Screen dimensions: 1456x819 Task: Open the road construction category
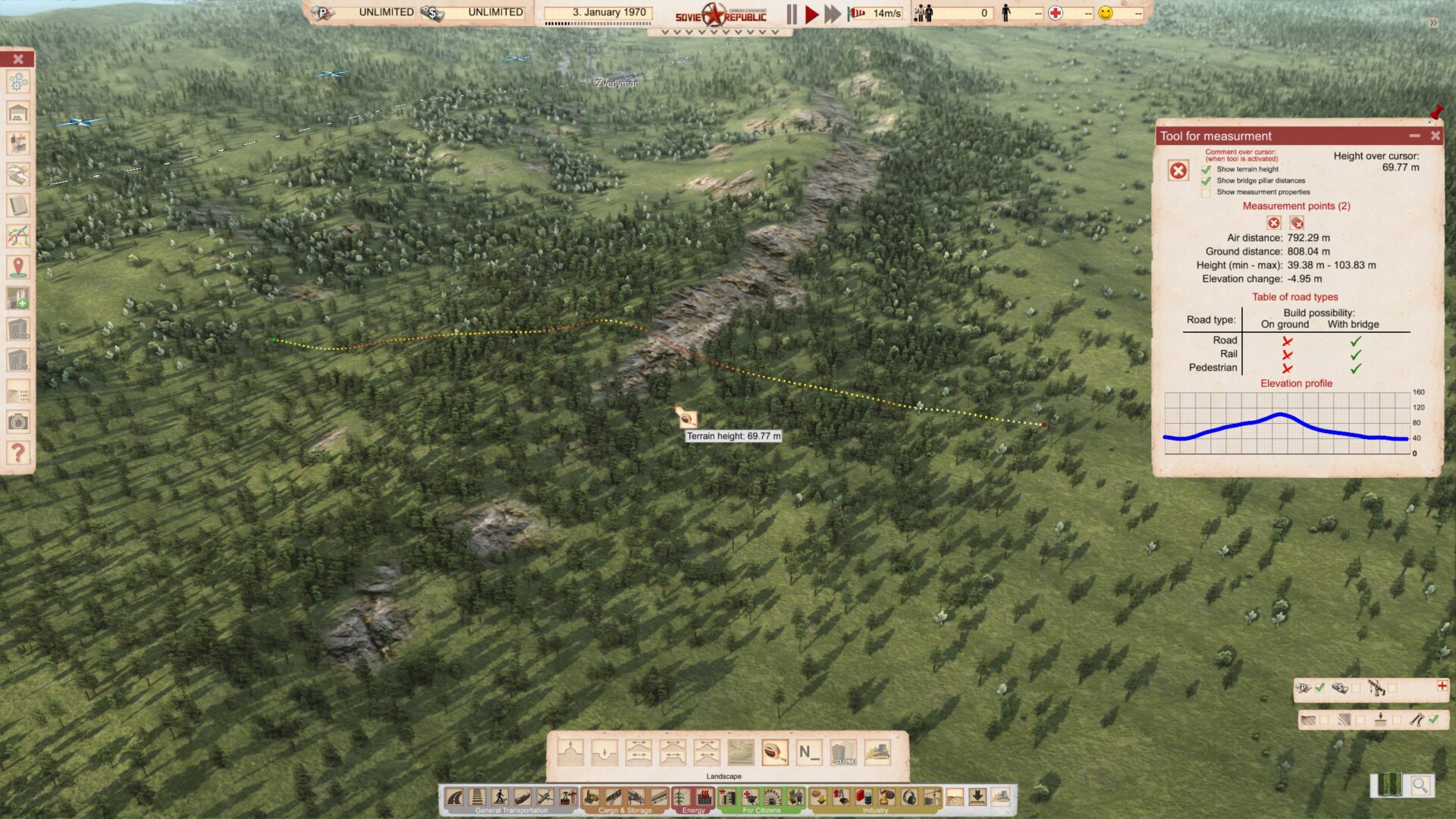click(455, 797)
